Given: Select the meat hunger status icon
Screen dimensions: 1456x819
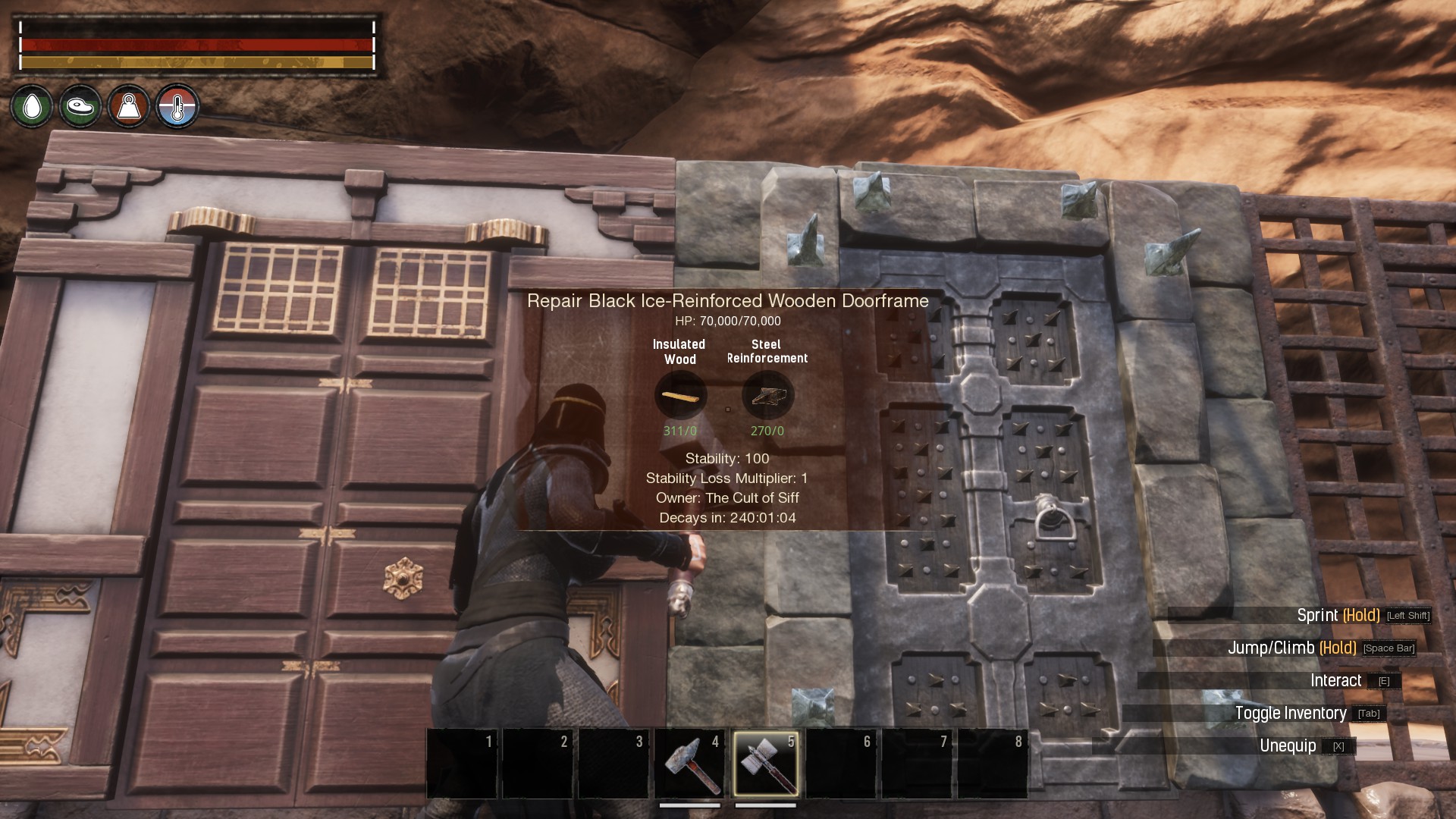Looking at the screenshot, I should 80,107.
